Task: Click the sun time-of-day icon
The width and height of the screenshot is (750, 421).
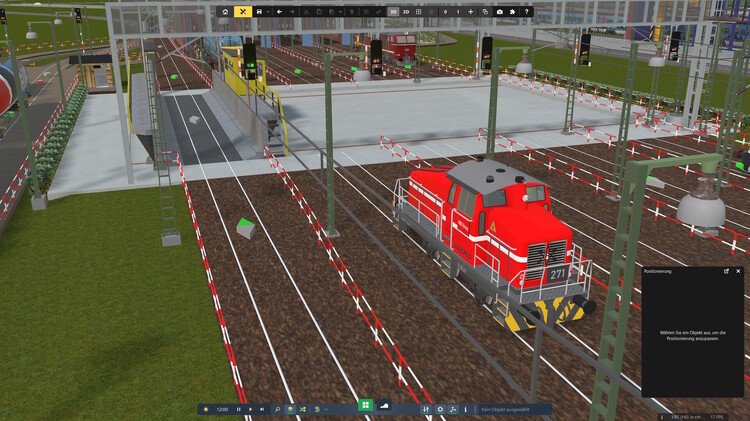Action: 206,409
